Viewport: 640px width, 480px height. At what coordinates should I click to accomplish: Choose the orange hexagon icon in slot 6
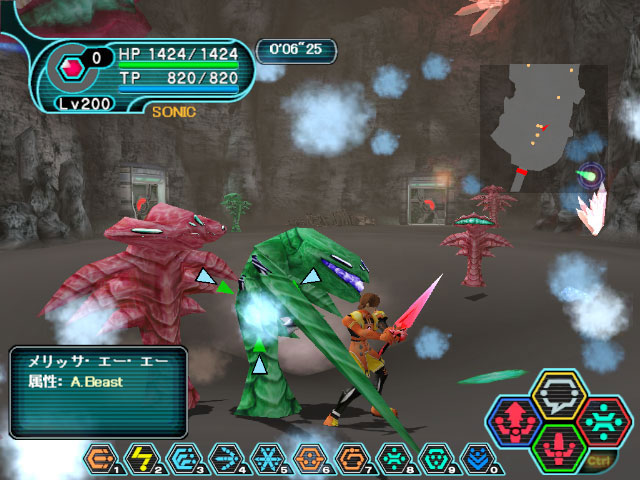tap(308, 461)
